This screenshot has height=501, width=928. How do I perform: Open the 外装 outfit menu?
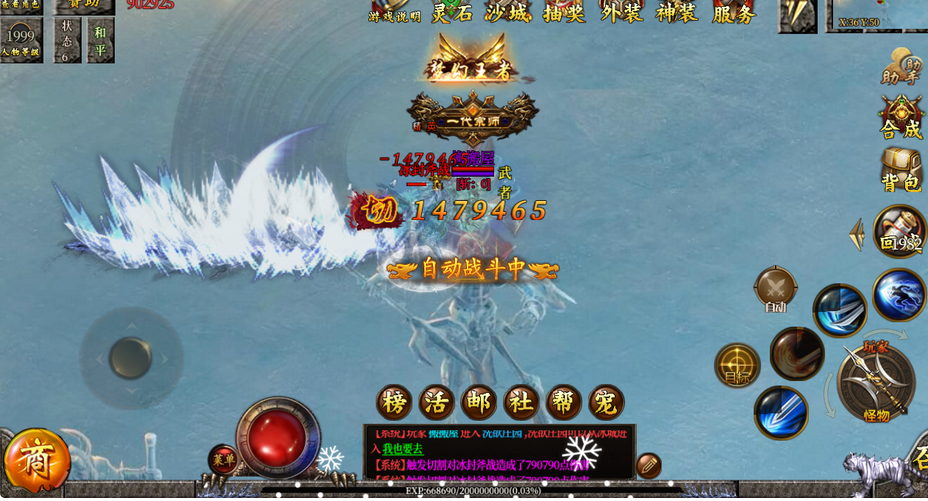pyautogui.click(x=622, y=13)
